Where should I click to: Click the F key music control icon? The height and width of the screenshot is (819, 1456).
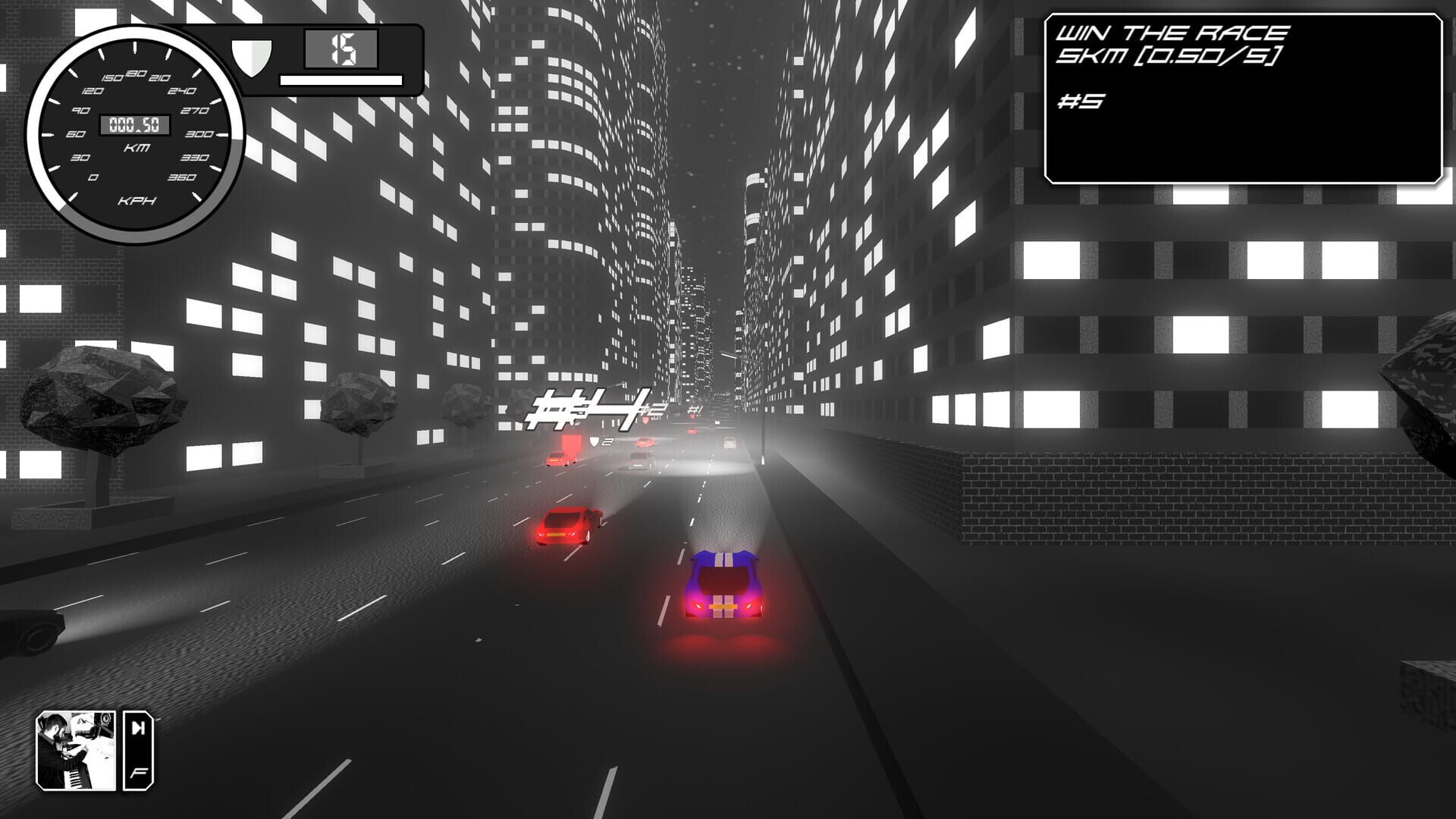tap(139, 773)
